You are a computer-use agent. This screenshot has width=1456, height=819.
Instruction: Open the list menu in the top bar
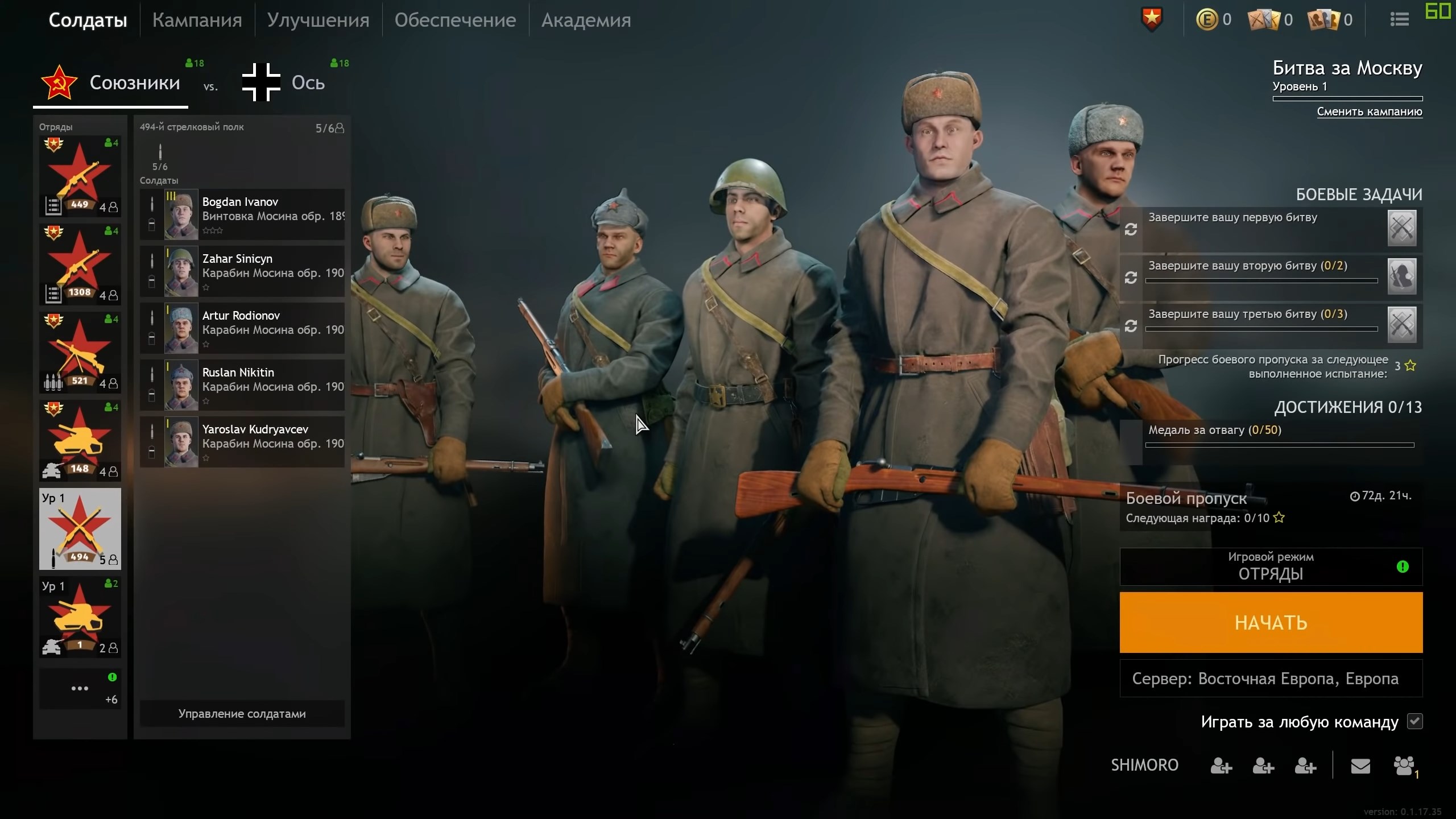point(1398,19)
